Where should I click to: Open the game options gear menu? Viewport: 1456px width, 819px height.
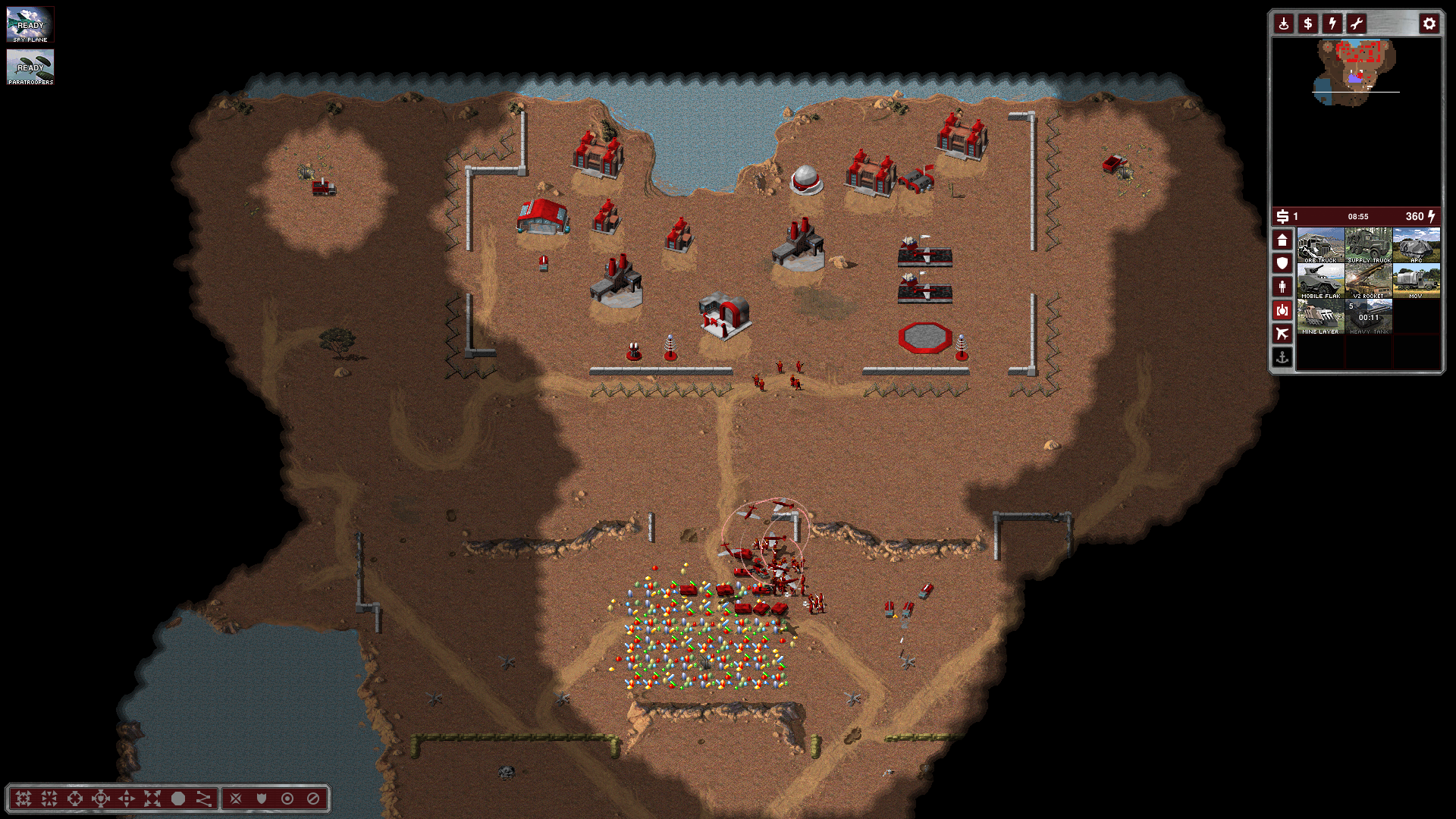coord(1429,24)
